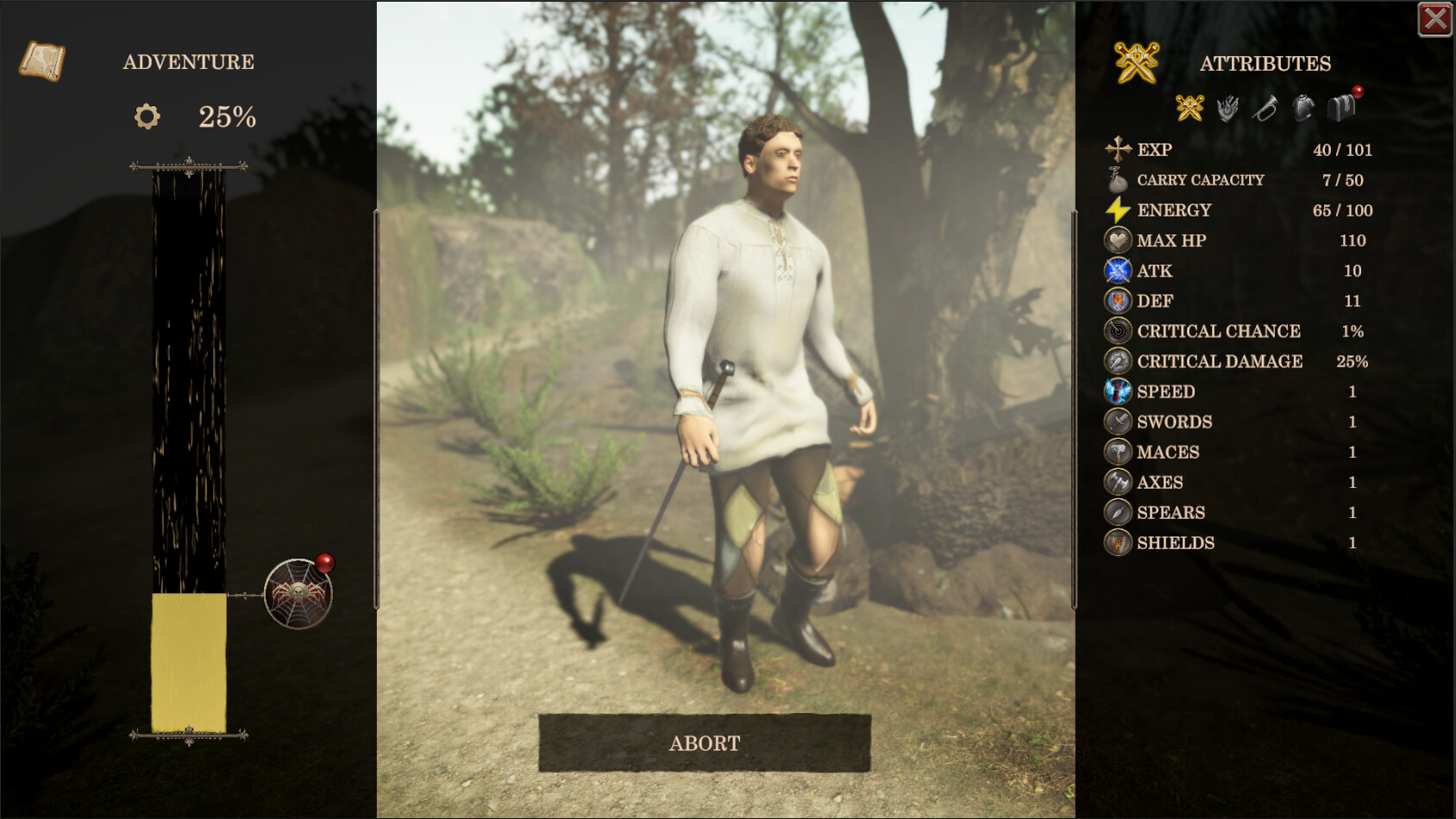The width and height of the screenshot is (1456, 819).
Task: Open the adventure settings gear
Action: tap(147, 116)
